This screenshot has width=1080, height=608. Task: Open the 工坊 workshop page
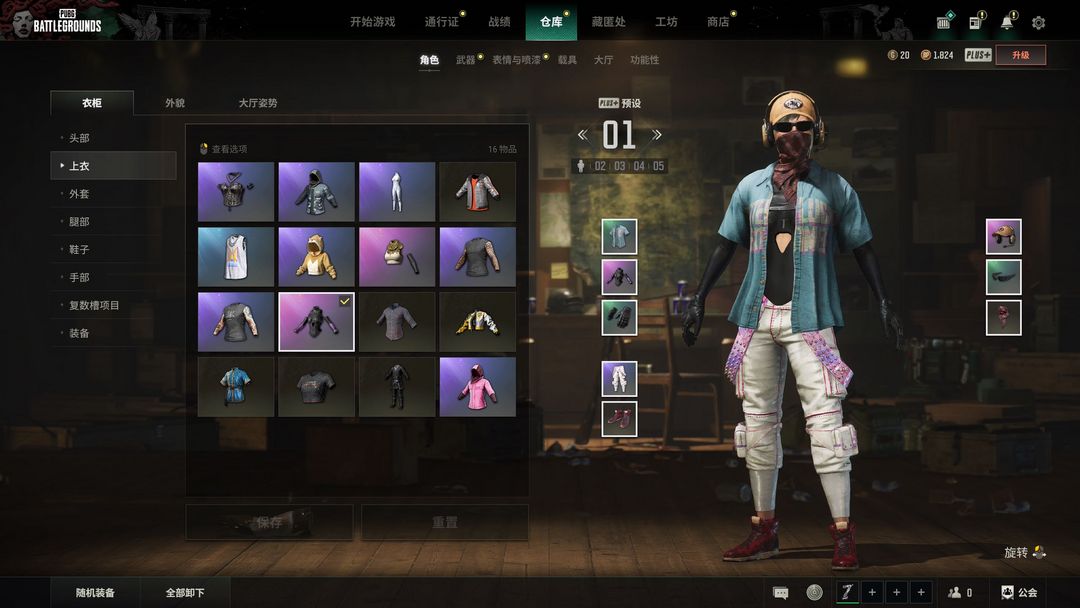pos(666,22)
